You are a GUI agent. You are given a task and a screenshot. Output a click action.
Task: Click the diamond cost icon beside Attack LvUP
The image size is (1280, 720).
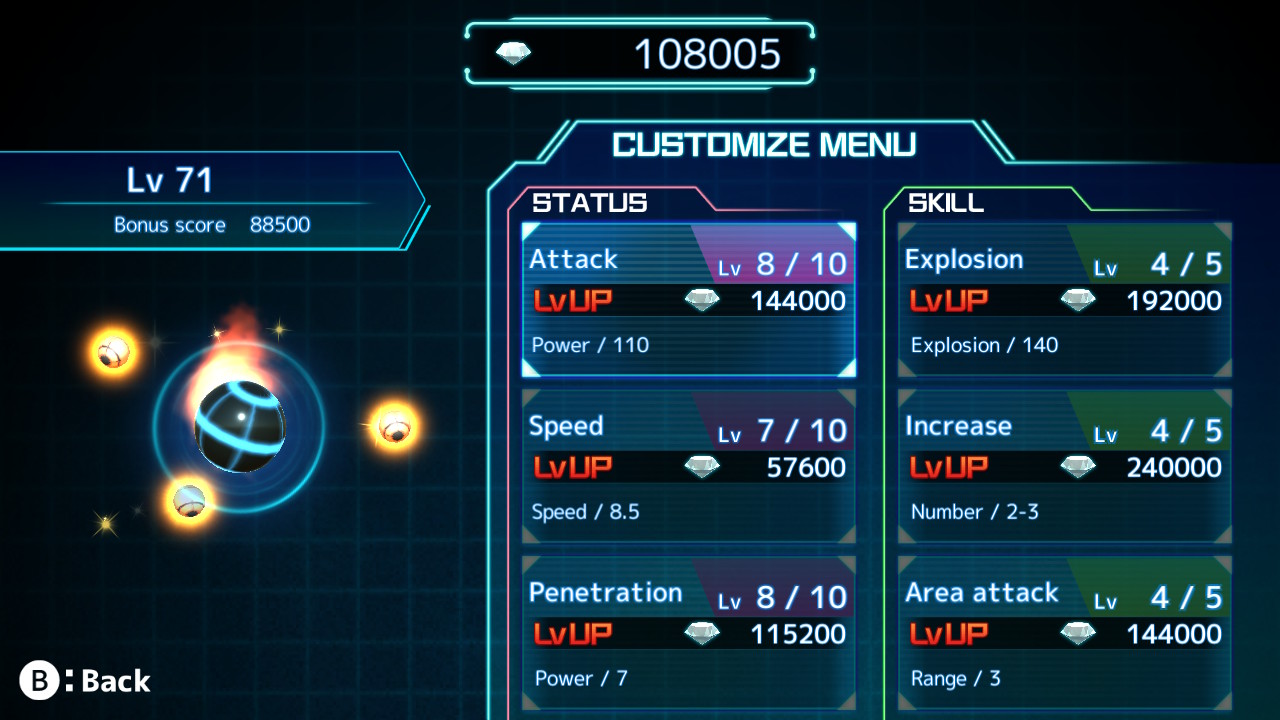click(701, 299)
